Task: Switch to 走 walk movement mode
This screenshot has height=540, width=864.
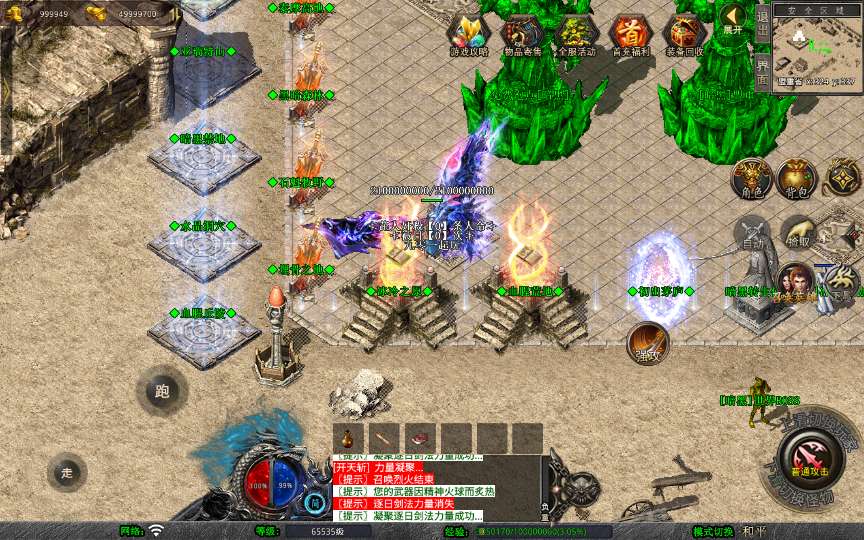Action: [x=68, y=471]
